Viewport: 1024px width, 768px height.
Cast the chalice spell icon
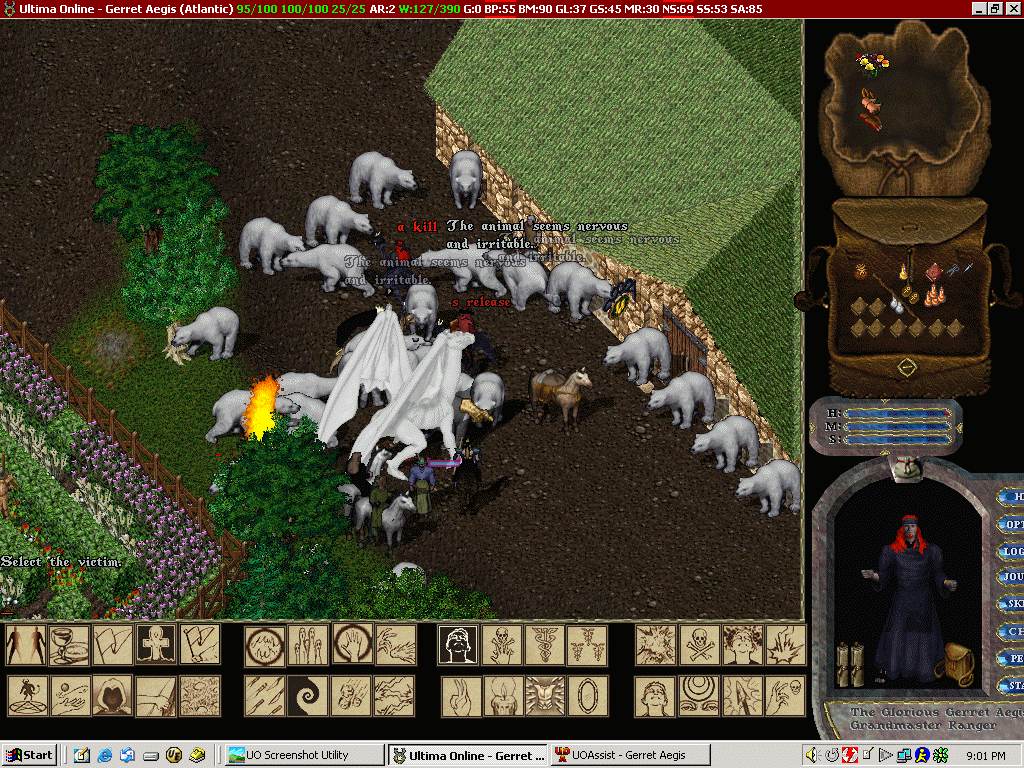69,645
